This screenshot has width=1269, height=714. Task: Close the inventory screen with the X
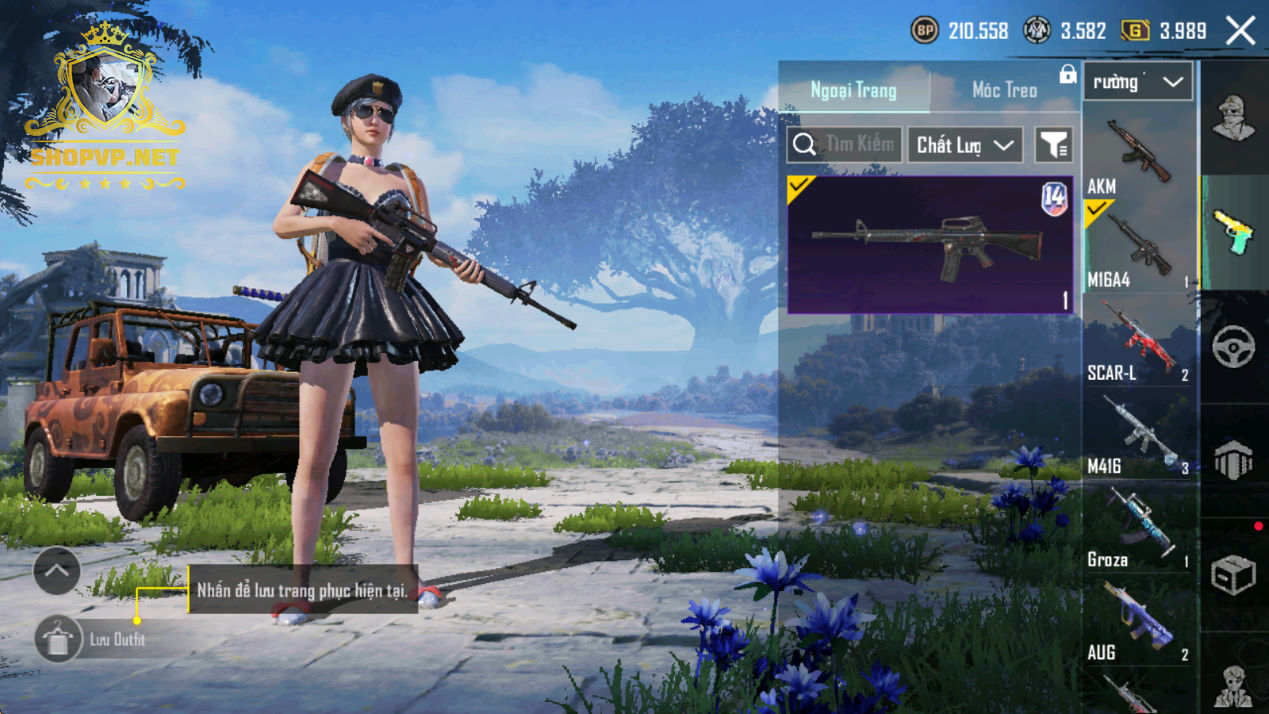point(1240,31)
